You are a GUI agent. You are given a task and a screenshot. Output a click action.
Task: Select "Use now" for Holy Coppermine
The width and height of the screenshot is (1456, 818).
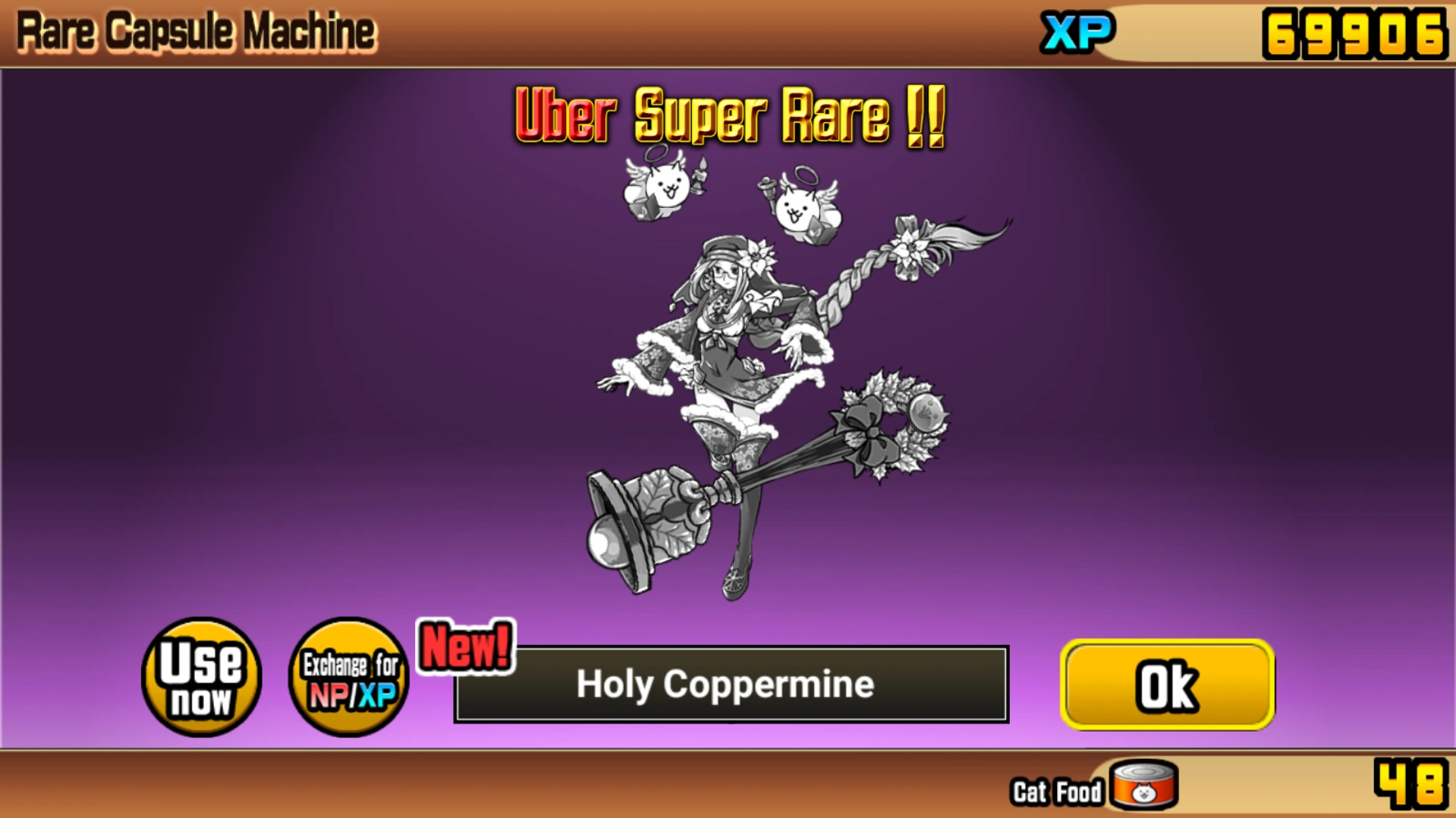[200, 678]
